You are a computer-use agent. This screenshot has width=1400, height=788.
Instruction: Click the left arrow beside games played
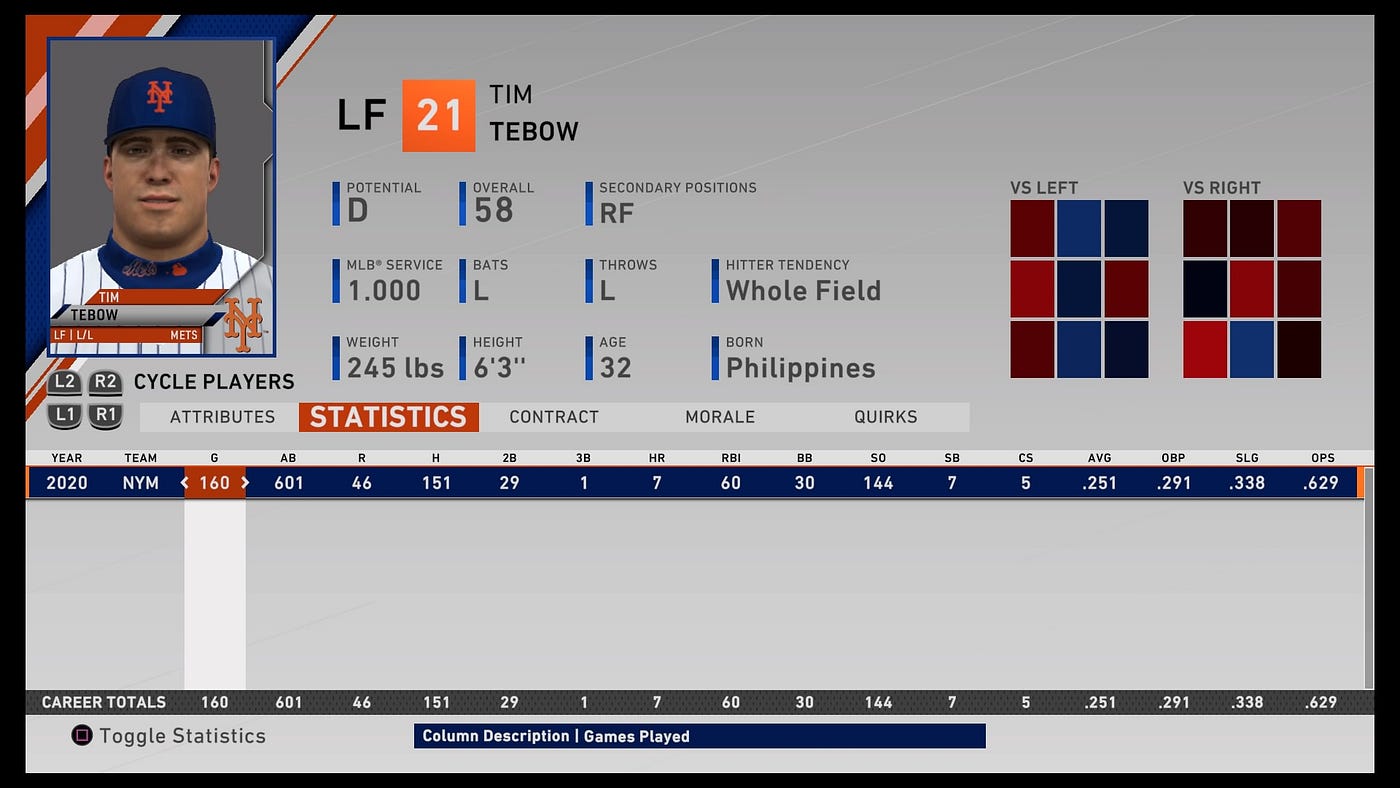pyautogui.click(x=184, y=483)
